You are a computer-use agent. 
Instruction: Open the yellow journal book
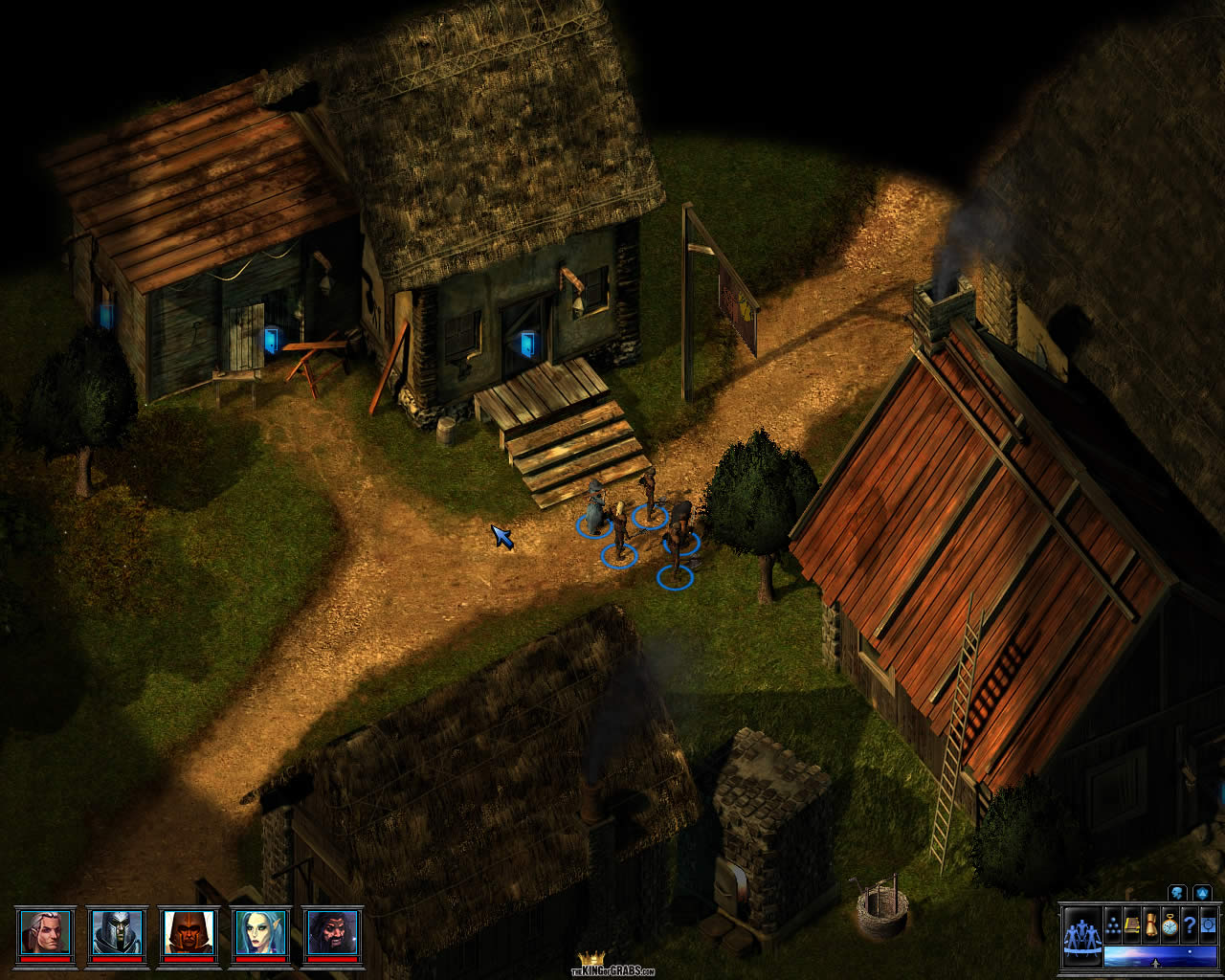[1131, 925]
